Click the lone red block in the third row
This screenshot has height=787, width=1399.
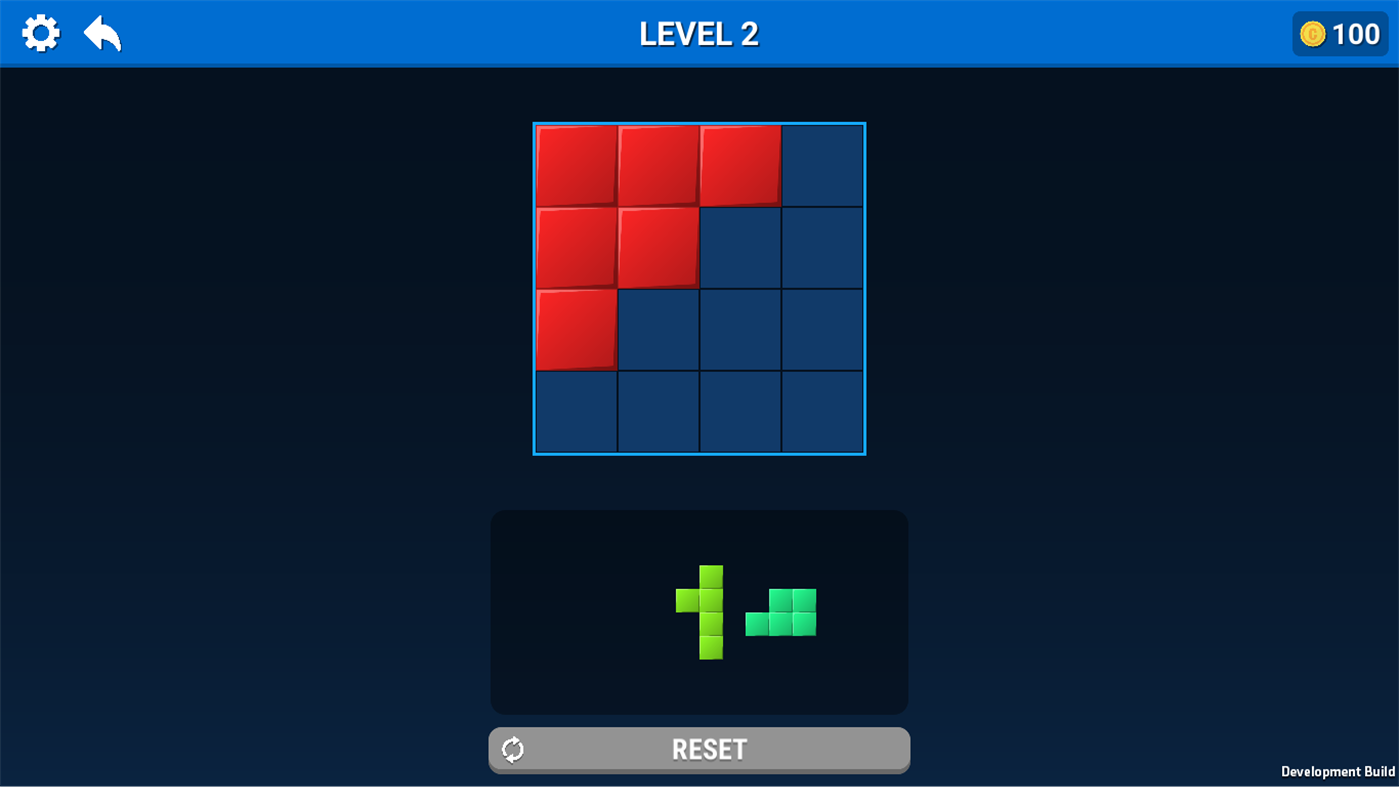point(576,328)
